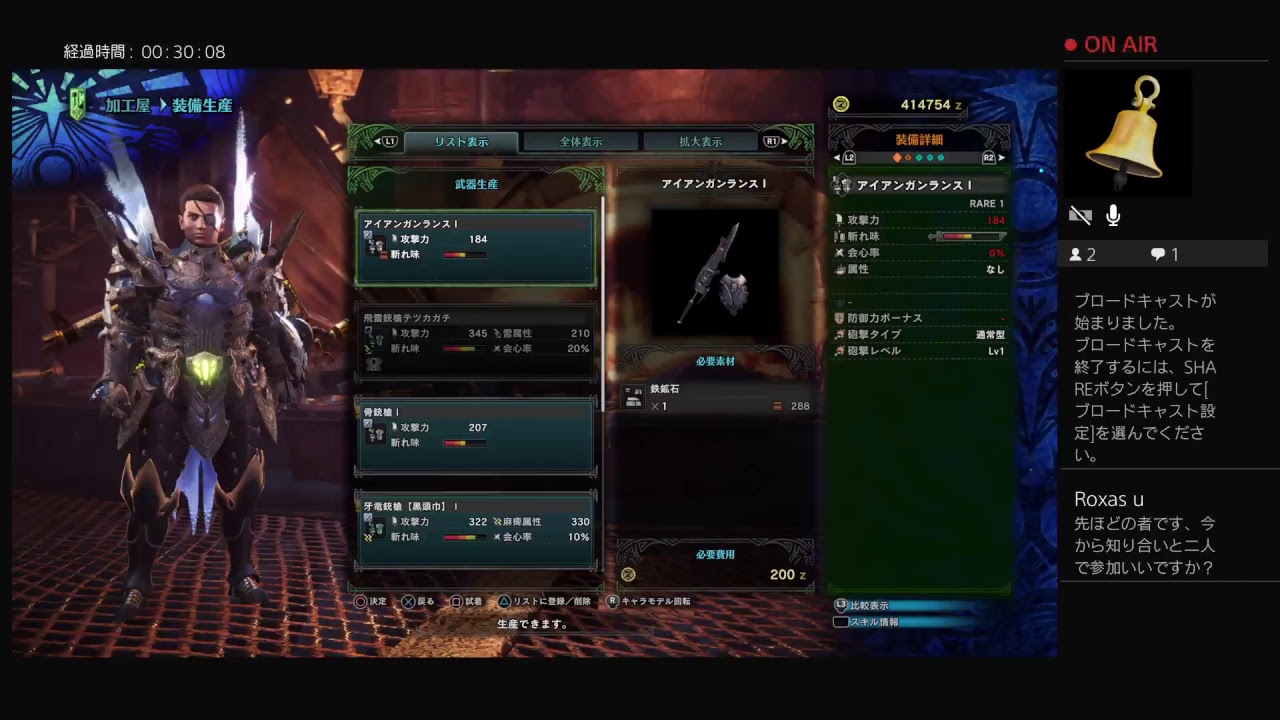Image resolution: width=1280 pixels, height=720 pixels.
Task: Switch to the 拡大表示 tab
Action: (703, 141)
